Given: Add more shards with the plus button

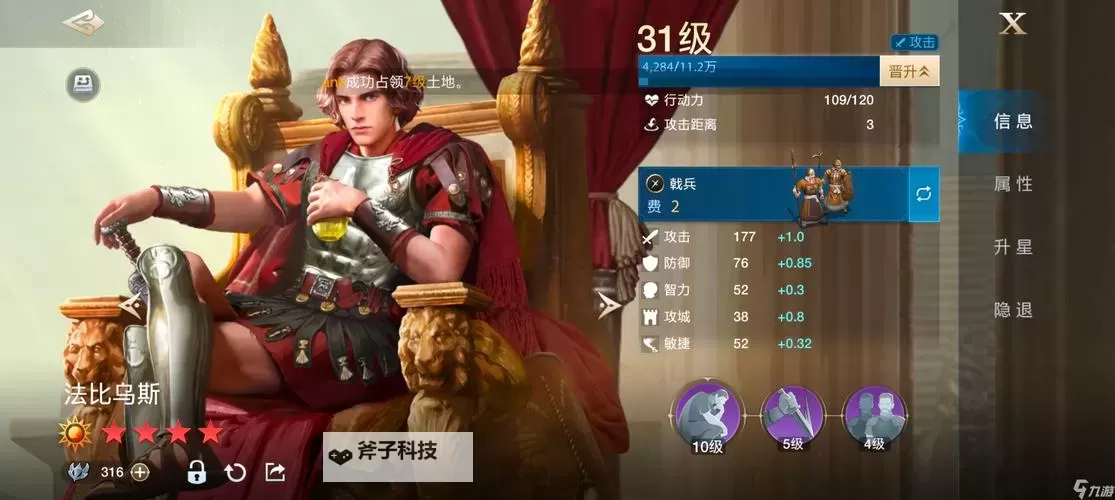Looking at the screenshot, I should pyautogui.click(x=139, y=472).
